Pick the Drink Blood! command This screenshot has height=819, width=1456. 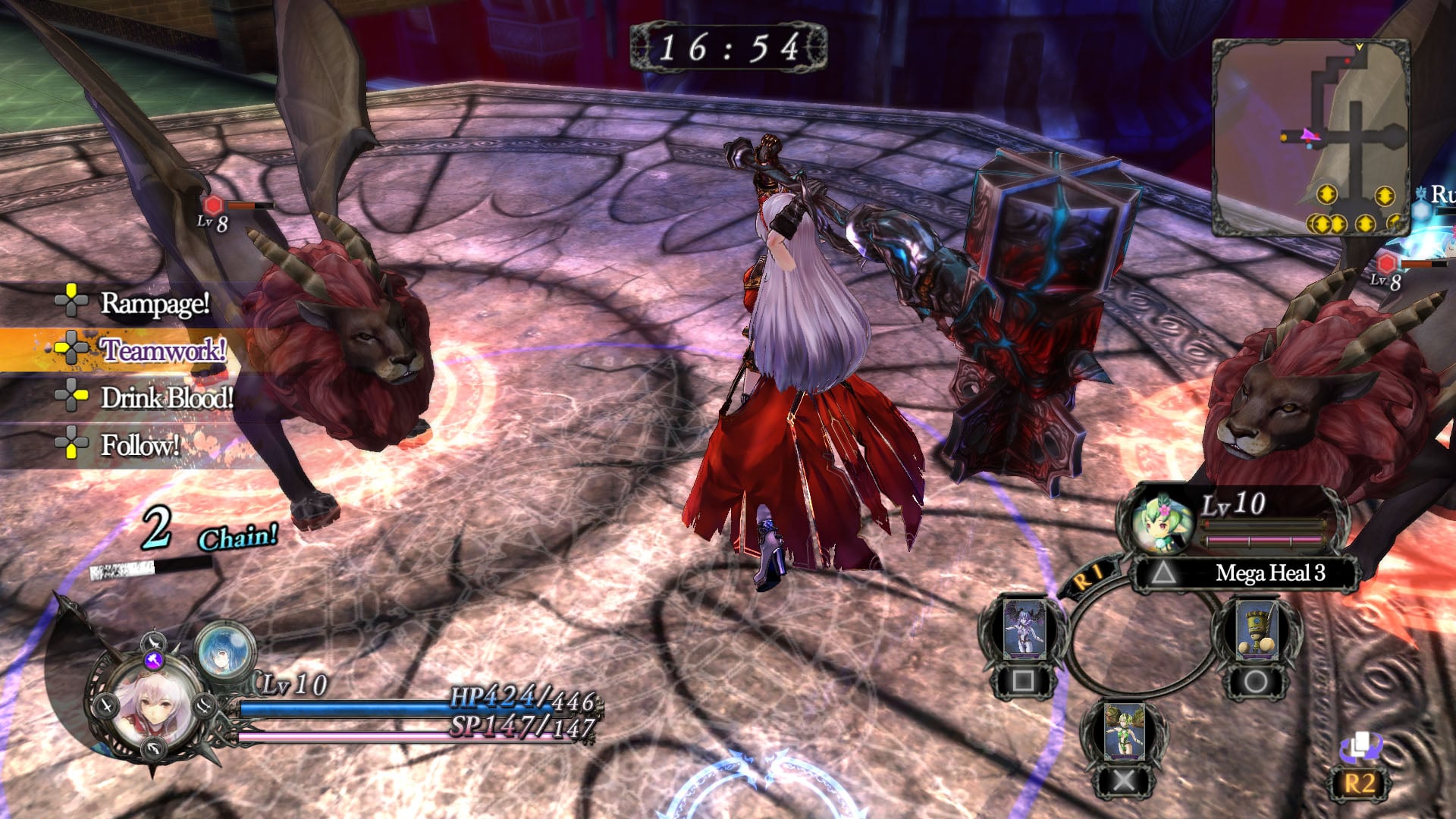166,397
